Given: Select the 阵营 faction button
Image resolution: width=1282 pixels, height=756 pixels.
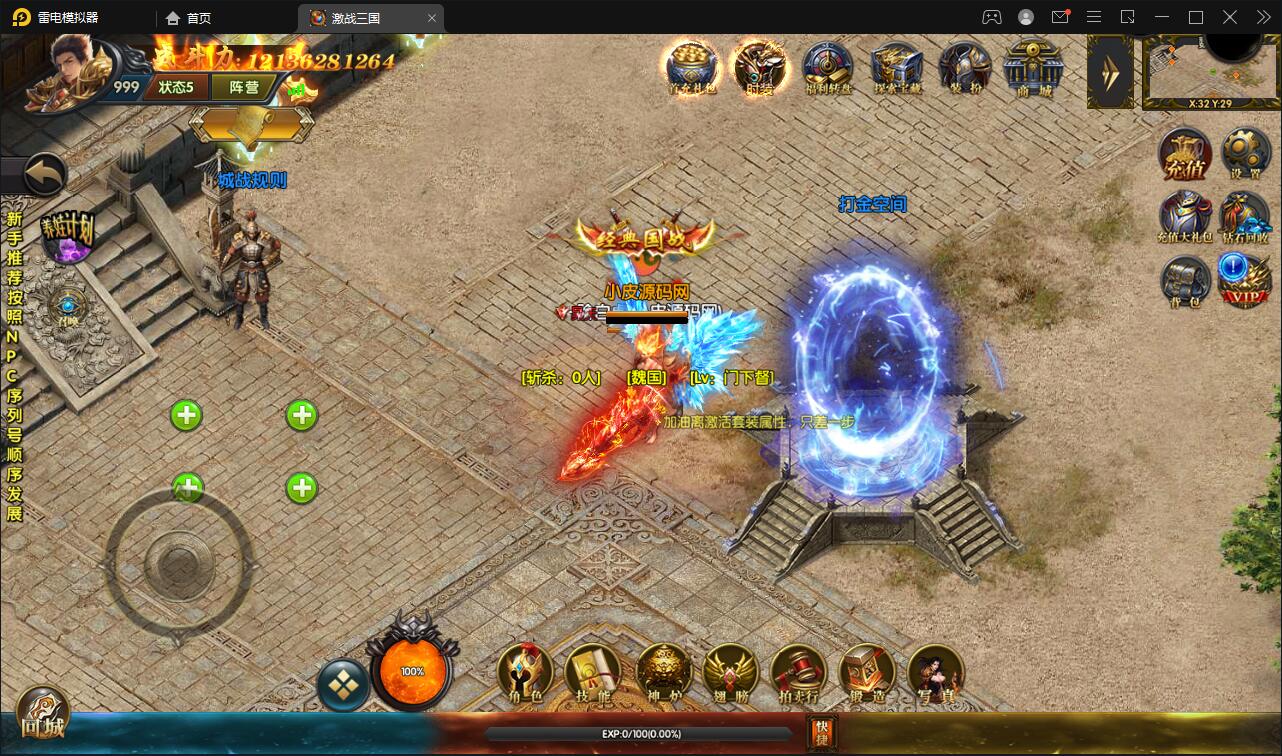Looking at the screenshot, I should tap(244, 87).
